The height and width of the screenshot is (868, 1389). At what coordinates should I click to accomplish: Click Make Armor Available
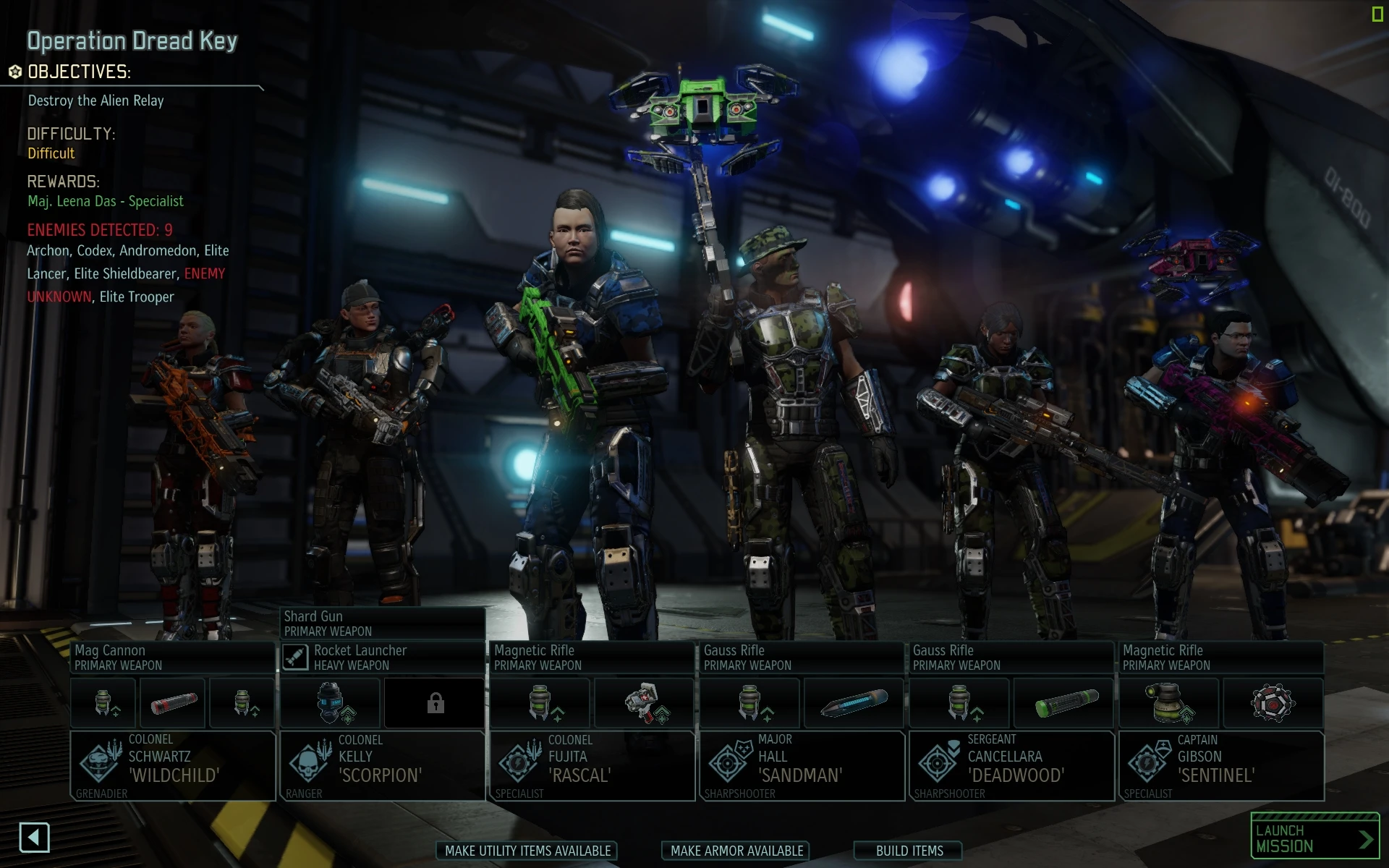[735, 851]
